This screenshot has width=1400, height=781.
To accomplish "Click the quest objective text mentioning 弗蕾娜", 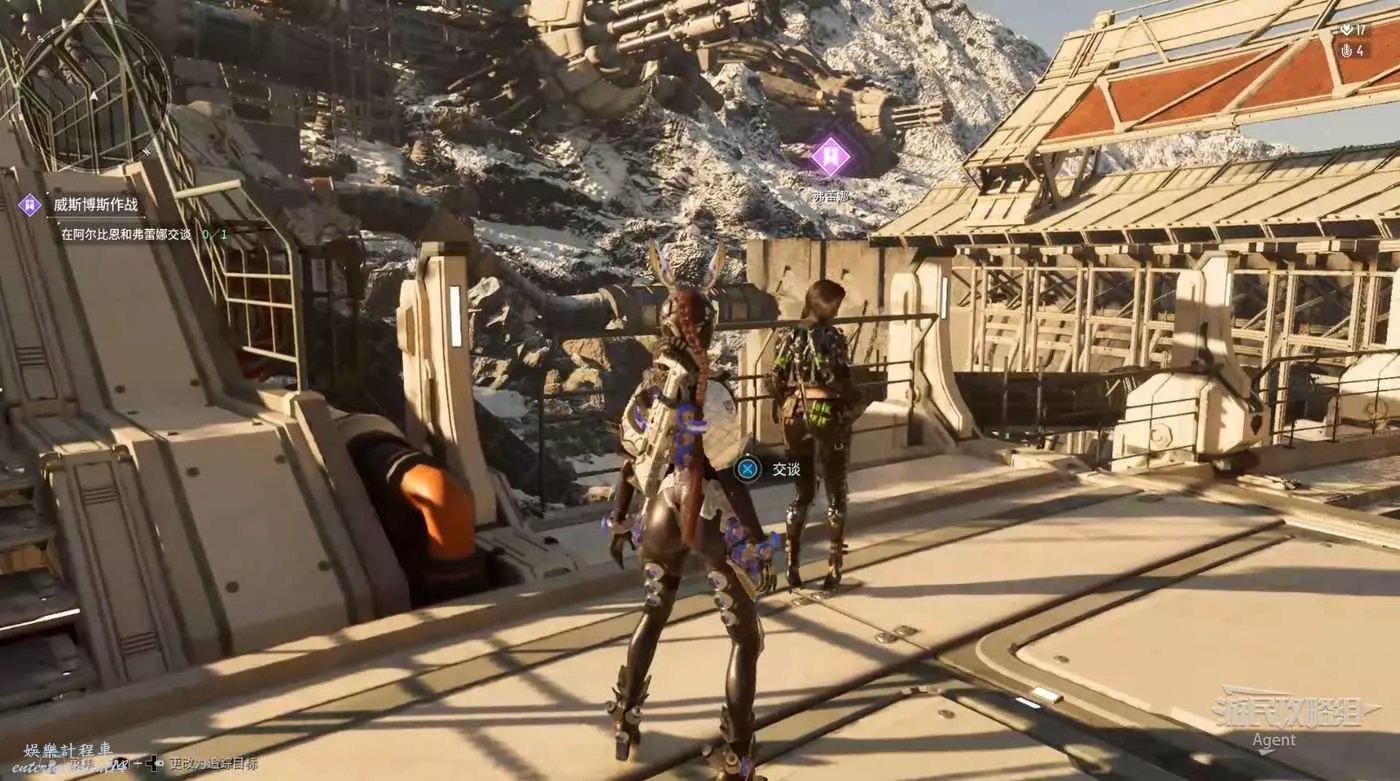I will (x=126, y=235).
